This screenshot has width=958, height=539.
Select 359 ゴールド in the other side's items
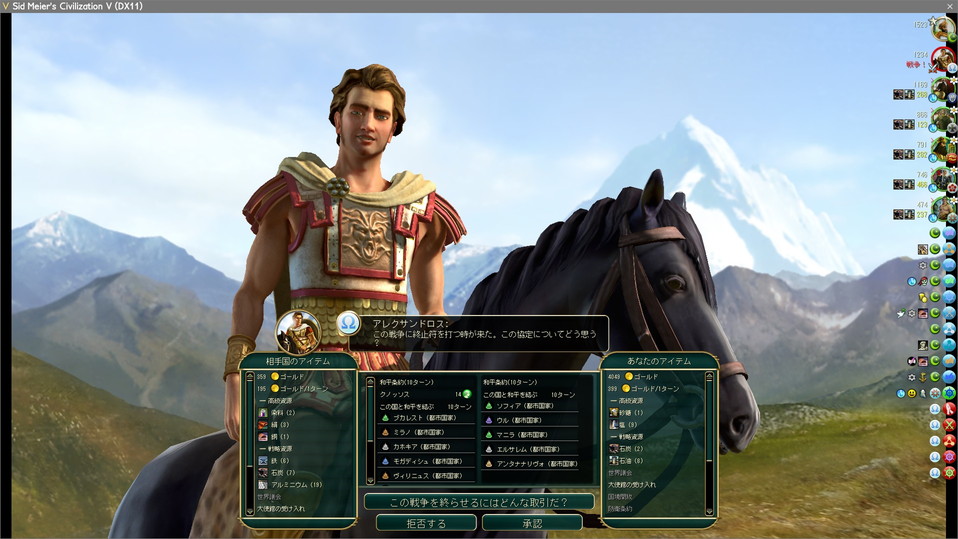click(x=285, y=376)
